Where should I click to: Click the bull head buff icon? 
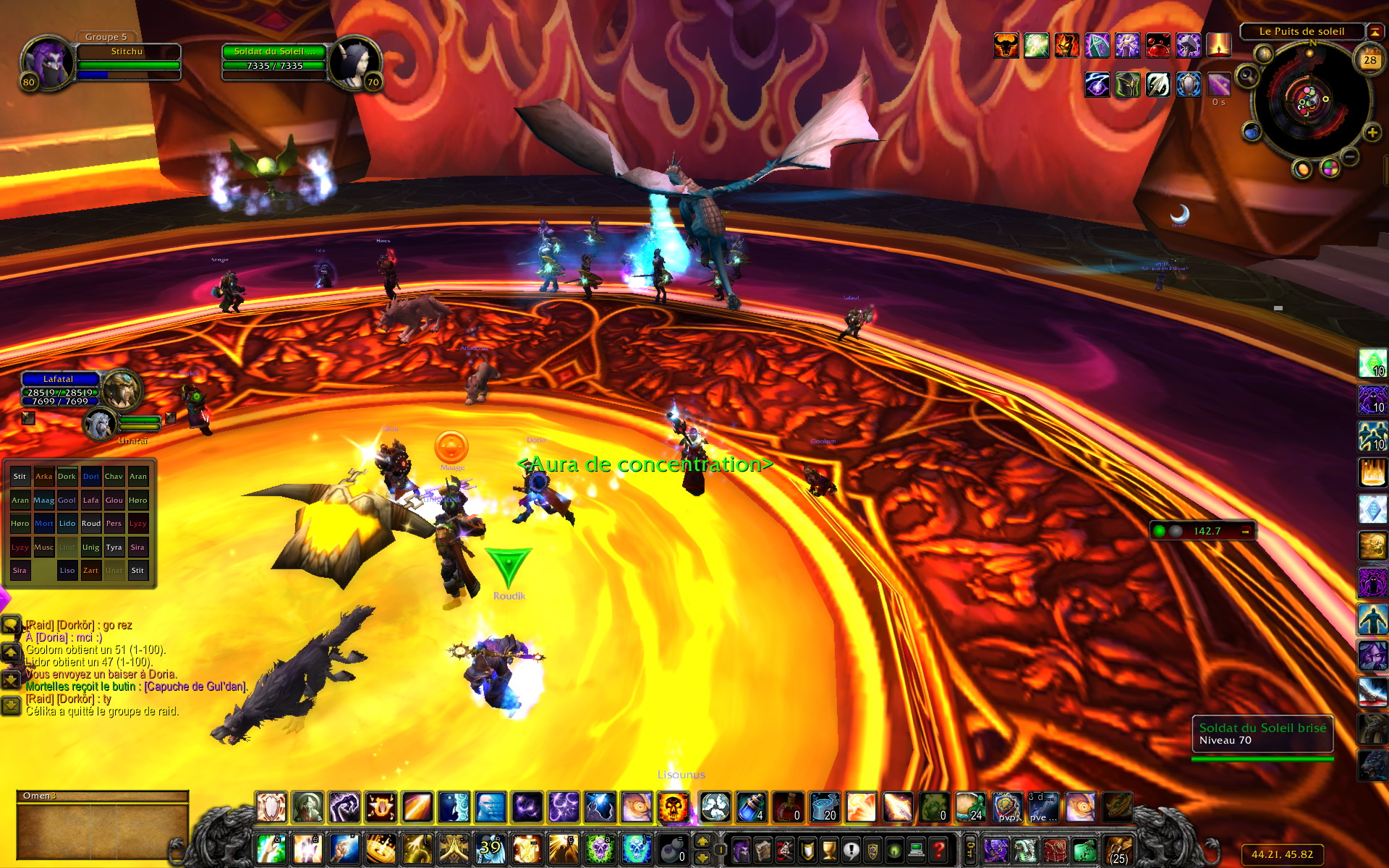point(1006,46)
